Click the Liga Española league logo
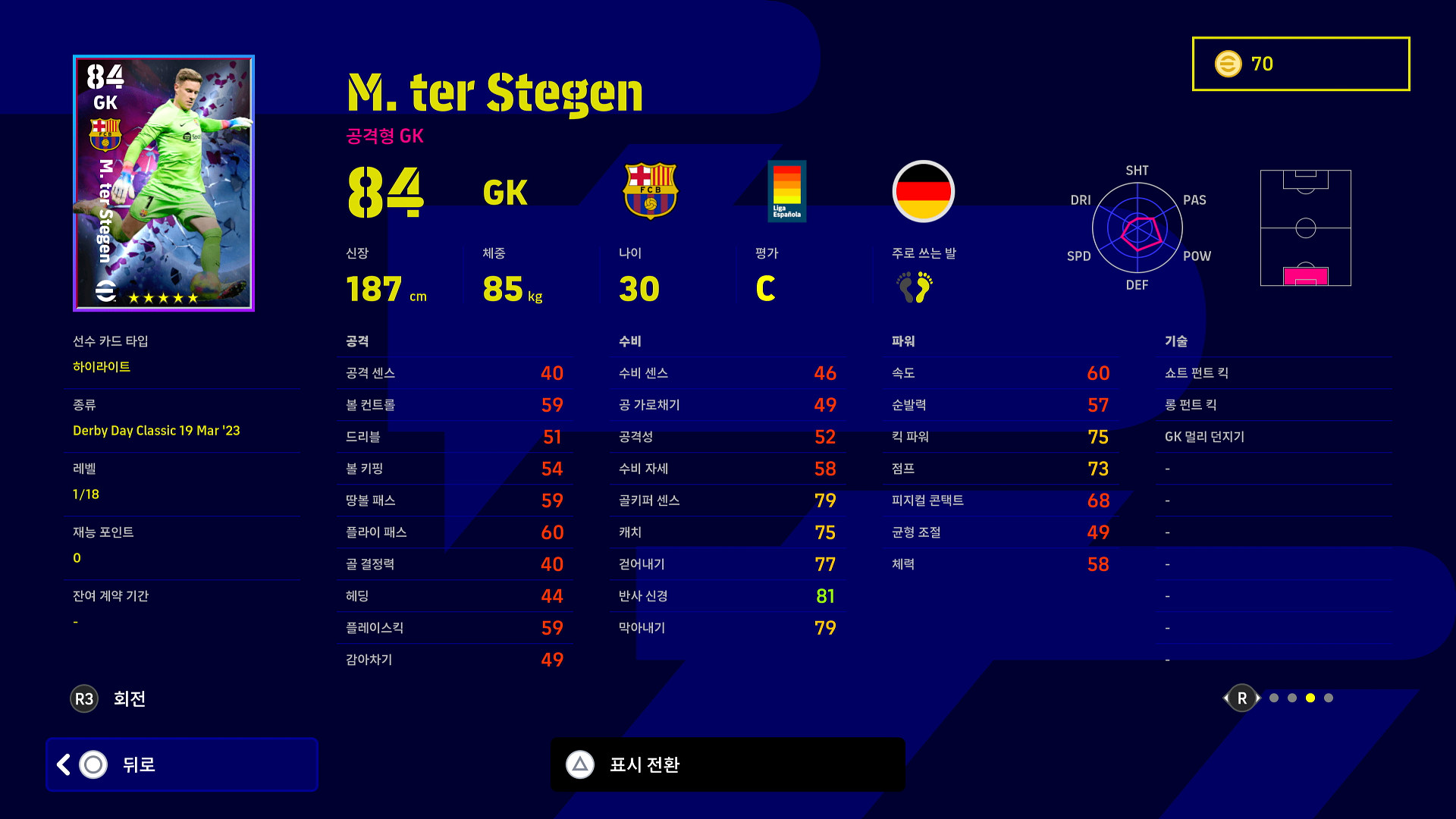The image size is (1456, 819). [x=786, y=191]
